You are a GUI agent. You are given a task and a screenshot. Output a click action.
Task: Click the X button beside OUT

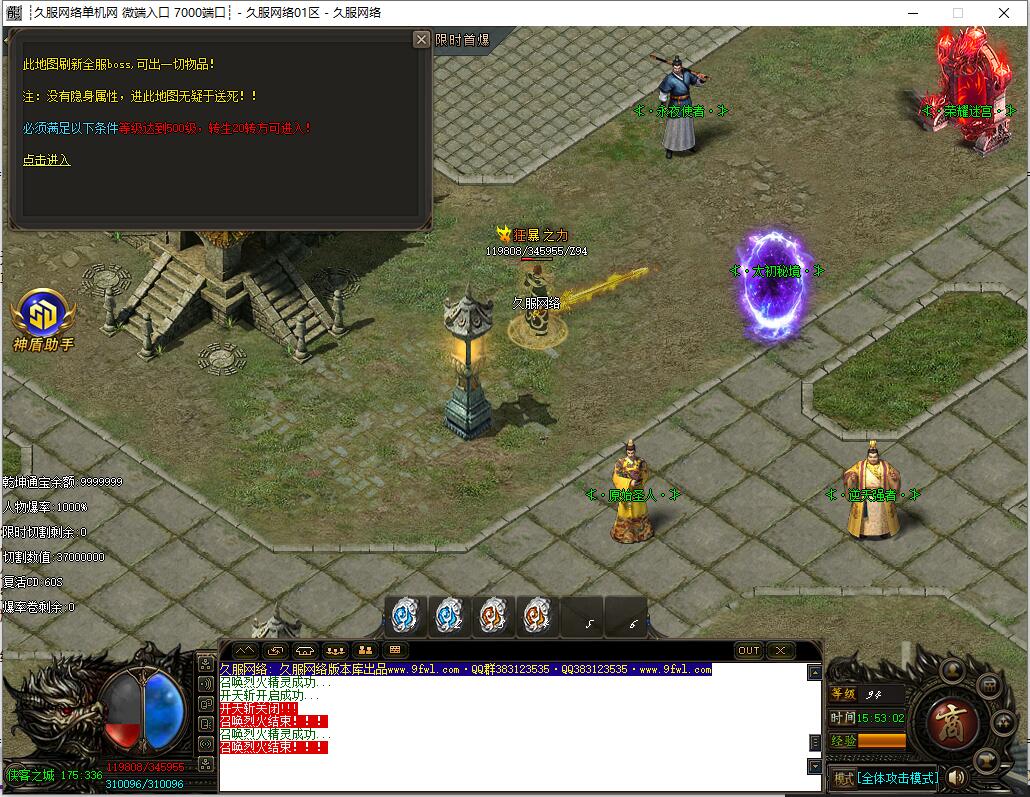[780, 651]
